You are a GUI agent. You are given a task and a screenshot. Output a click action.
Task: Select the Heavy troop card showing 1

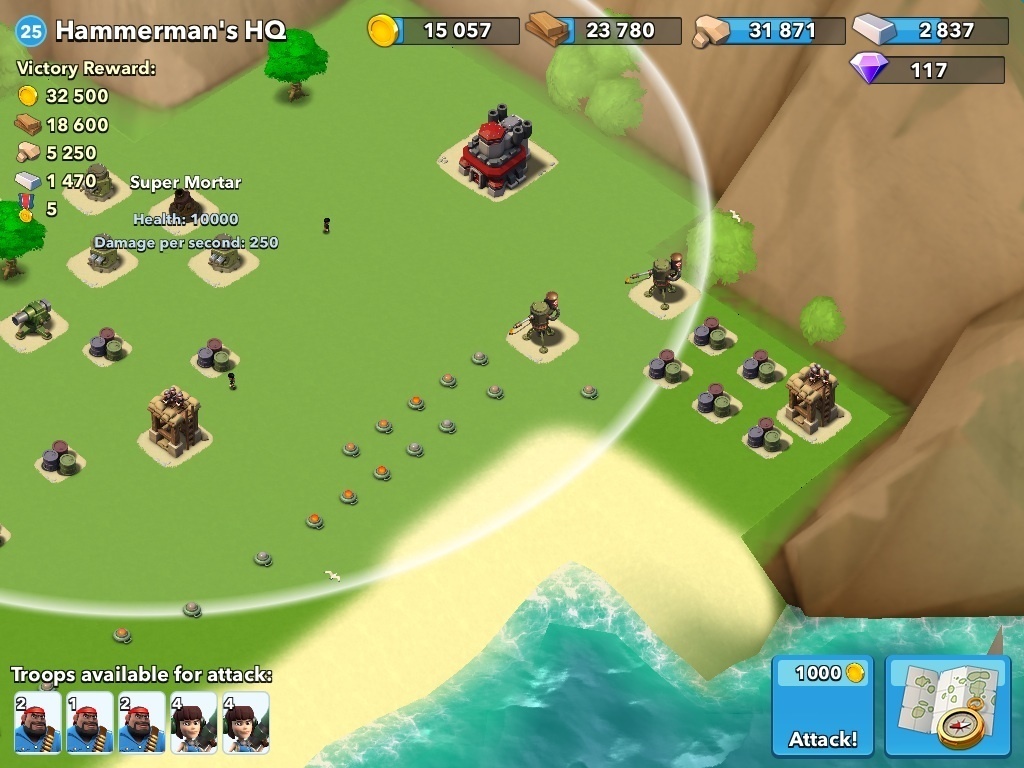(89, 722)
